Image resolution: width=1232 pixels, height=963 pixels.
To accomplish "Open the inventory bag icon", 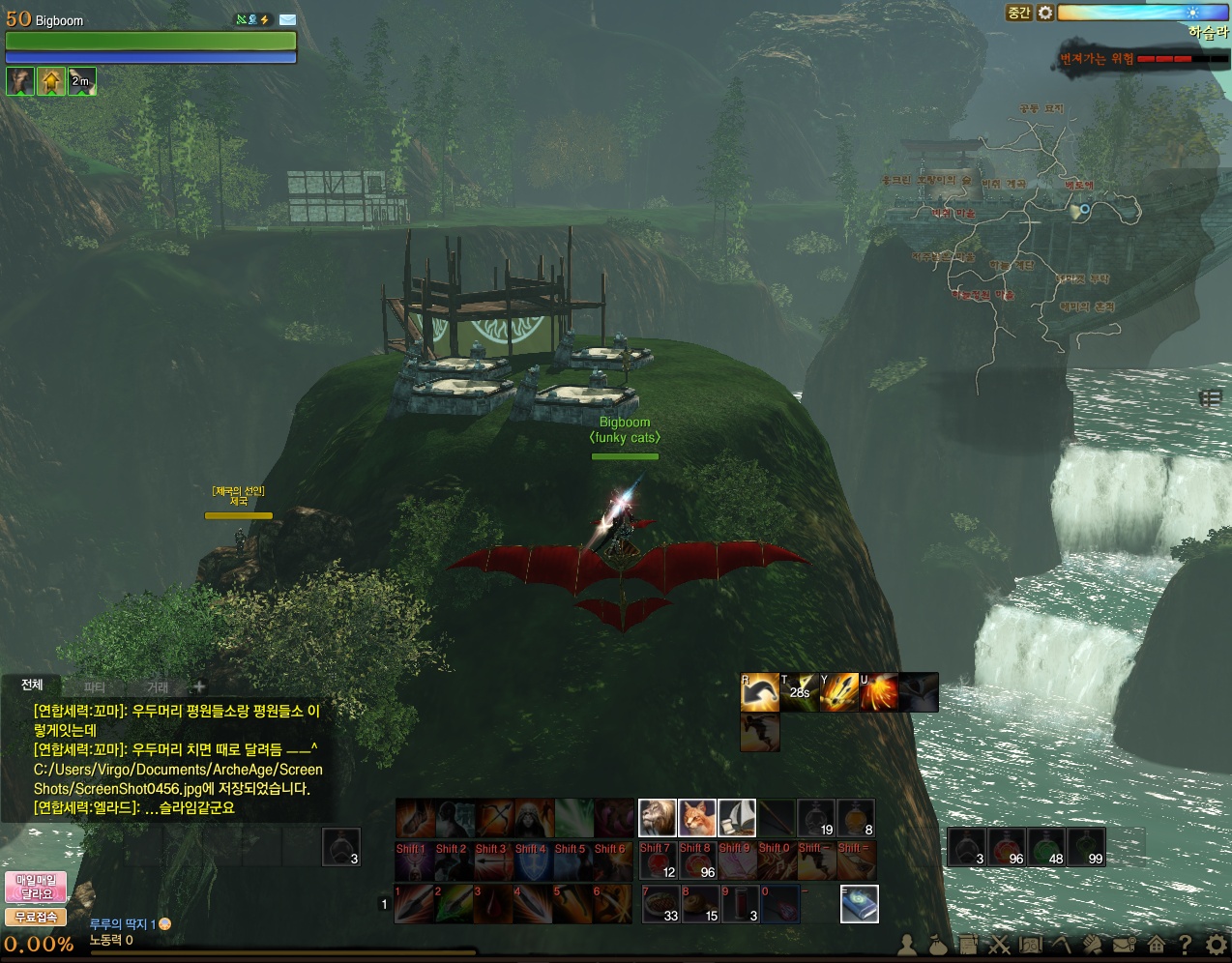I will [937, 945].
